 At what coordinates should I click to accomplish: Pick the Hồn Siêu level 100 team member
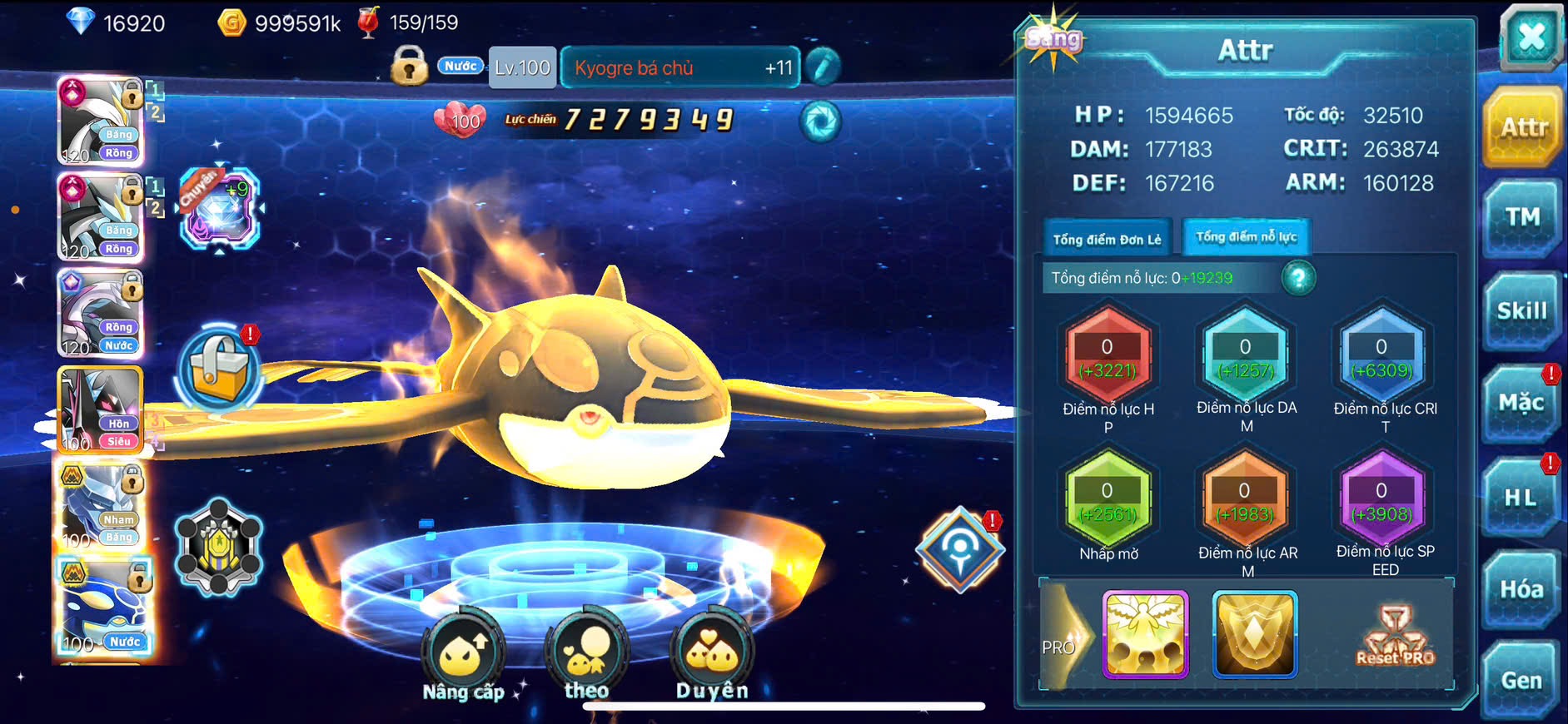tap(100, 409)
